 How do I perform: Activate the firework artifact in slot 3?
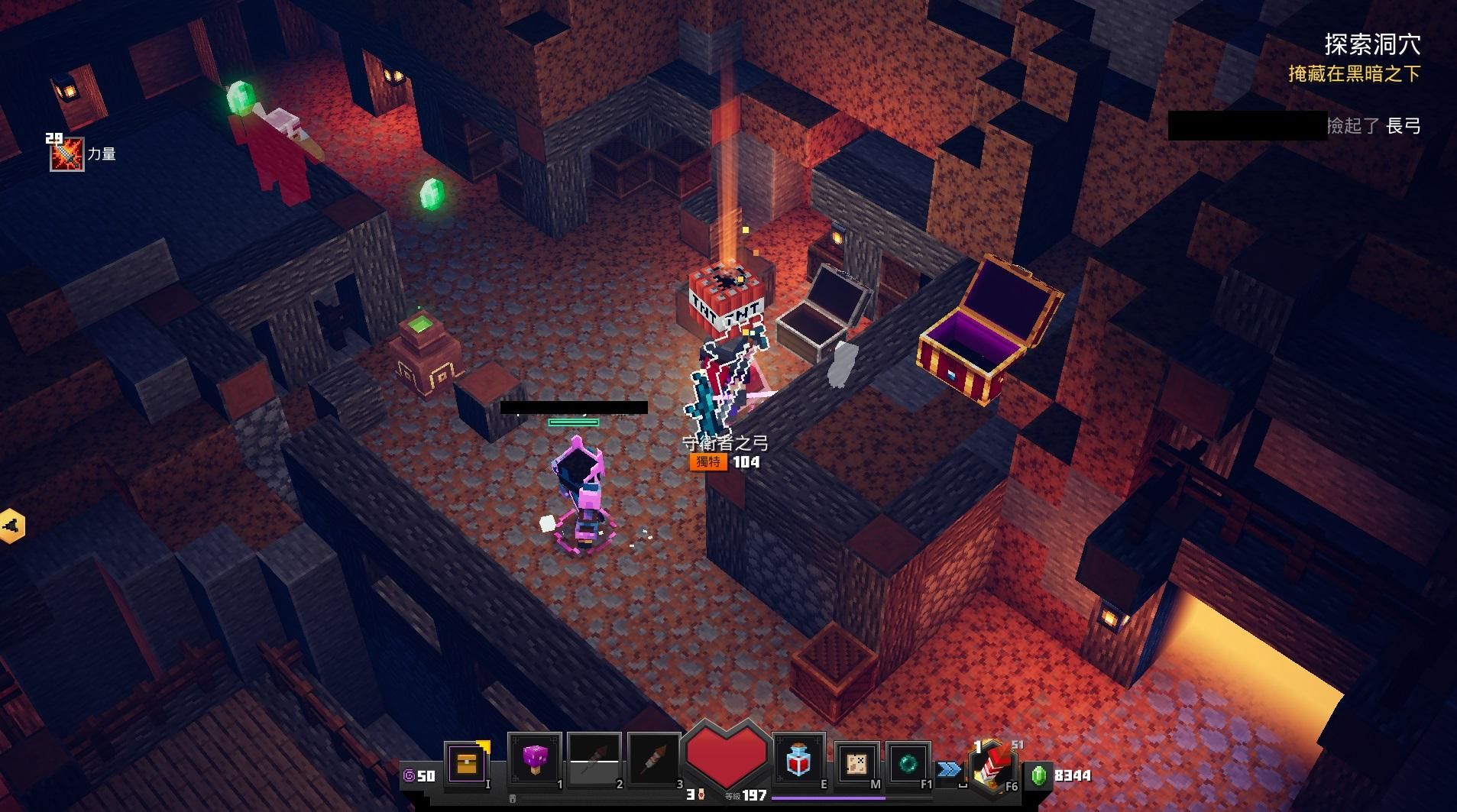[653, 760]
